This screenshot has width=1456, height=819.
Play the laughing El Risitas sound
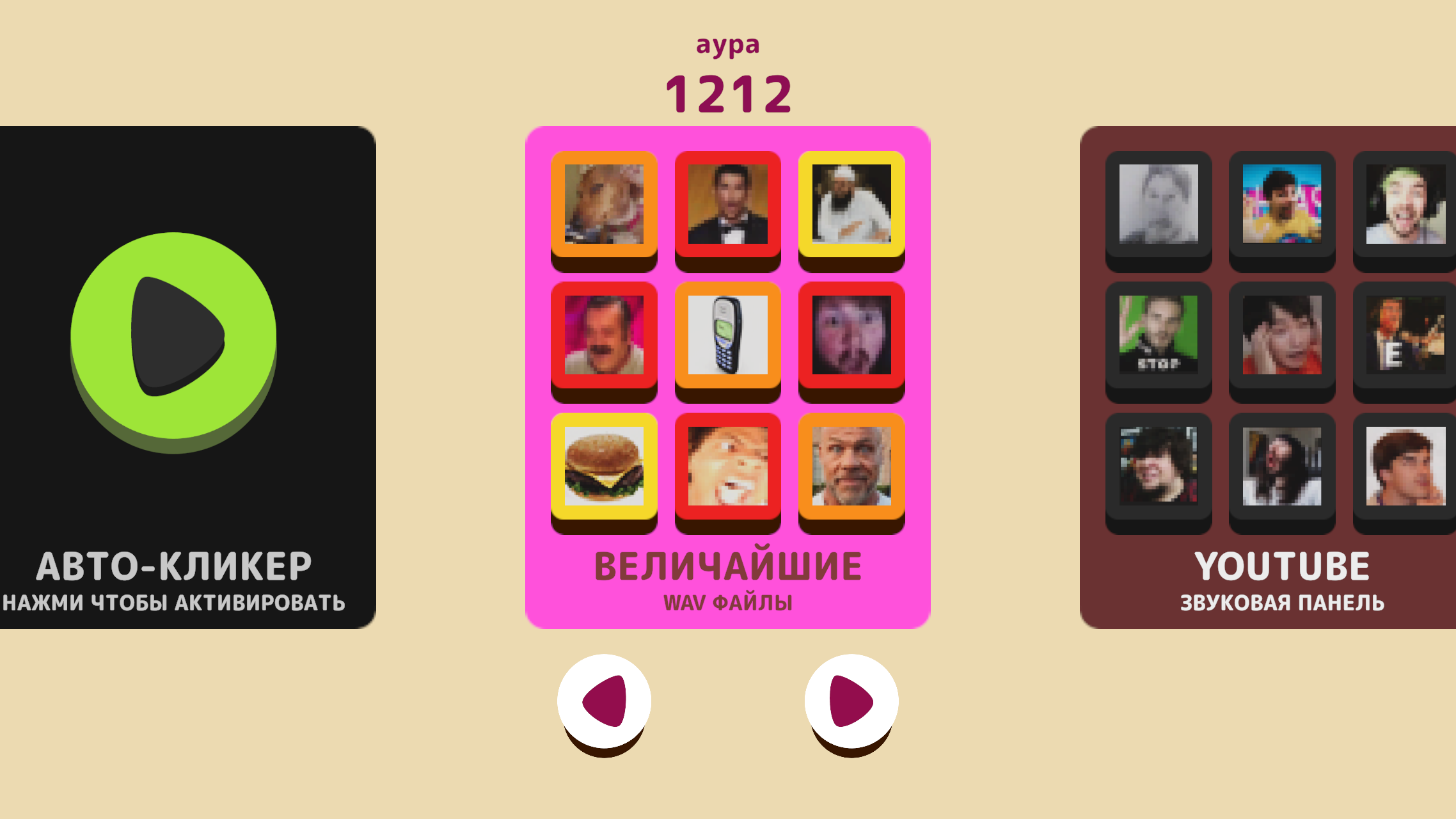point(605,337)
